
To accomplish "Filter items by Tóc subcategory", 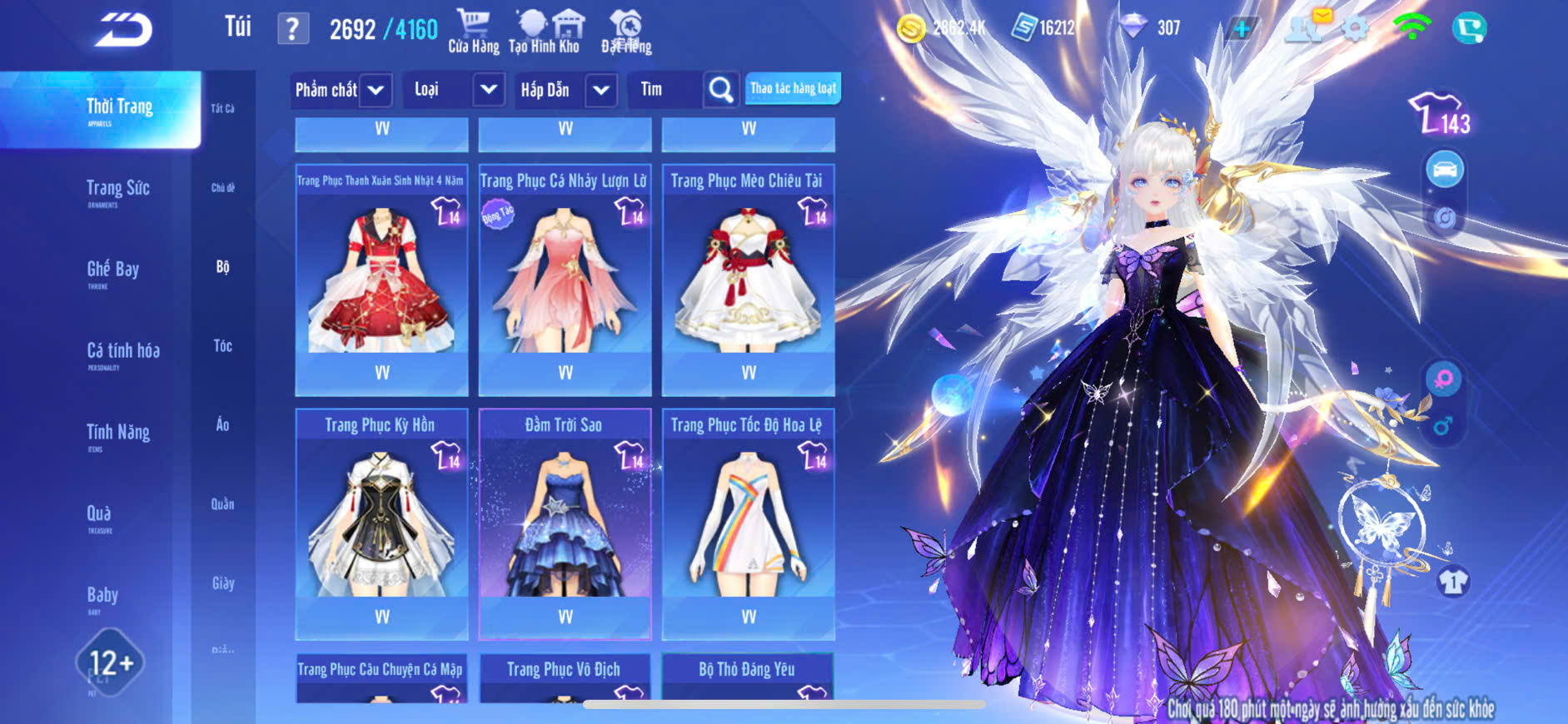I will click(x=222, y=345).
